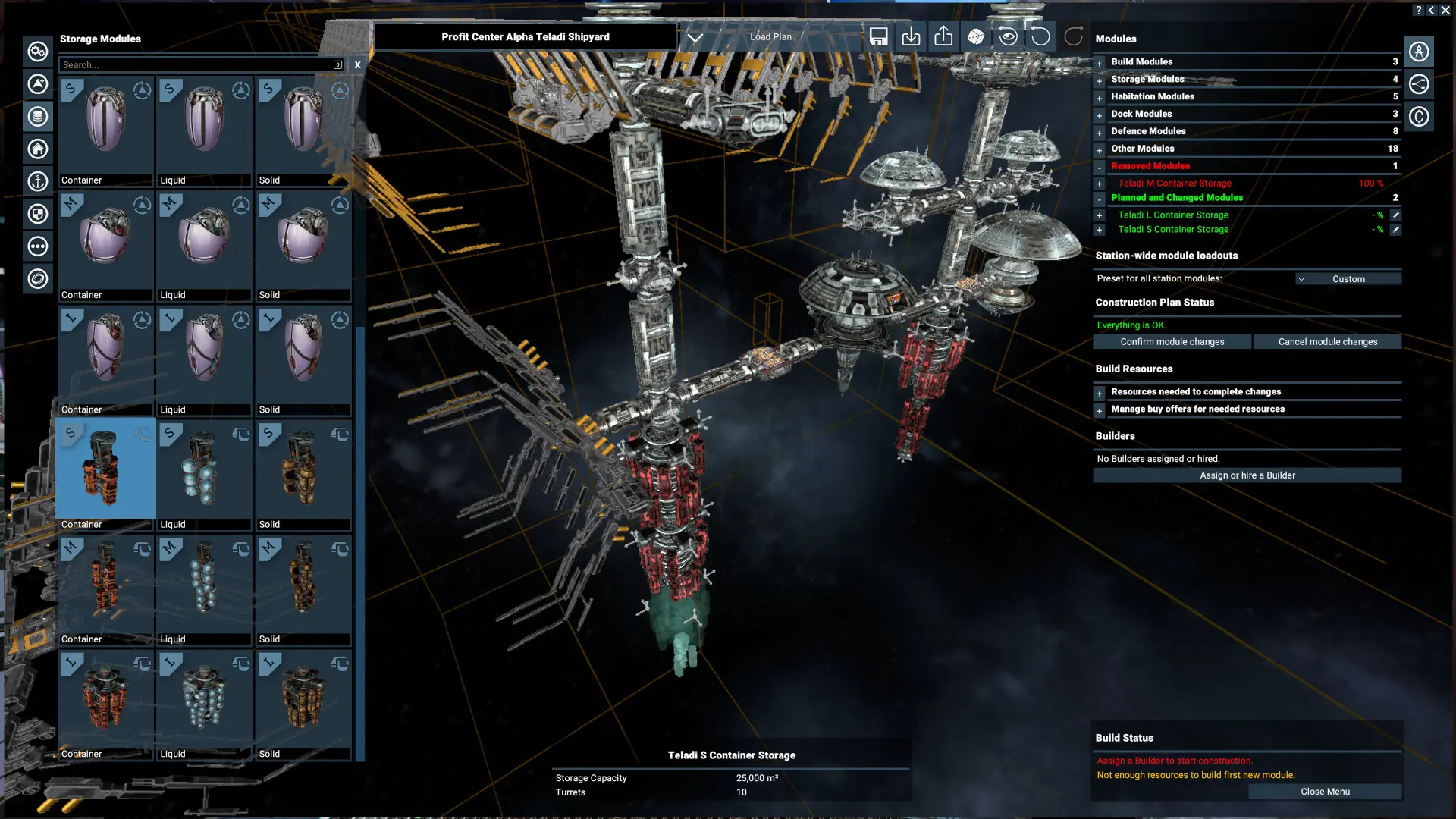Open the preset Custom dropdown
1456x819 pixels.
pyautogui.click(x=1348, y=278)
